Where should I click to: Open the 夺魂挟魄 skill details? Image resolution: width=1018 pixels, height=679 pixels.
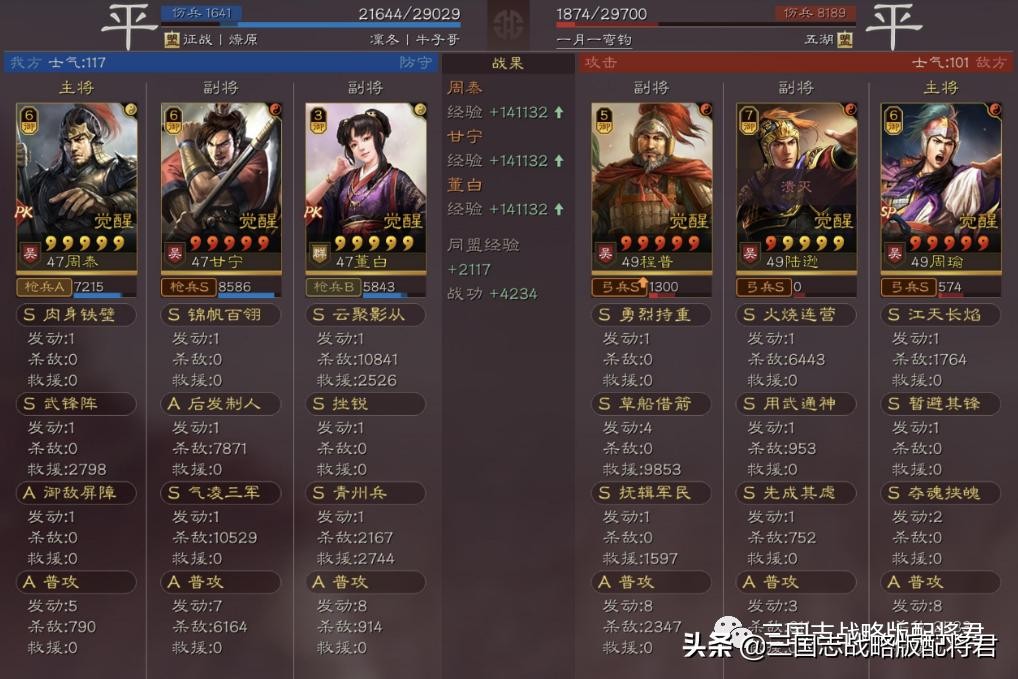tap(940, 493)
